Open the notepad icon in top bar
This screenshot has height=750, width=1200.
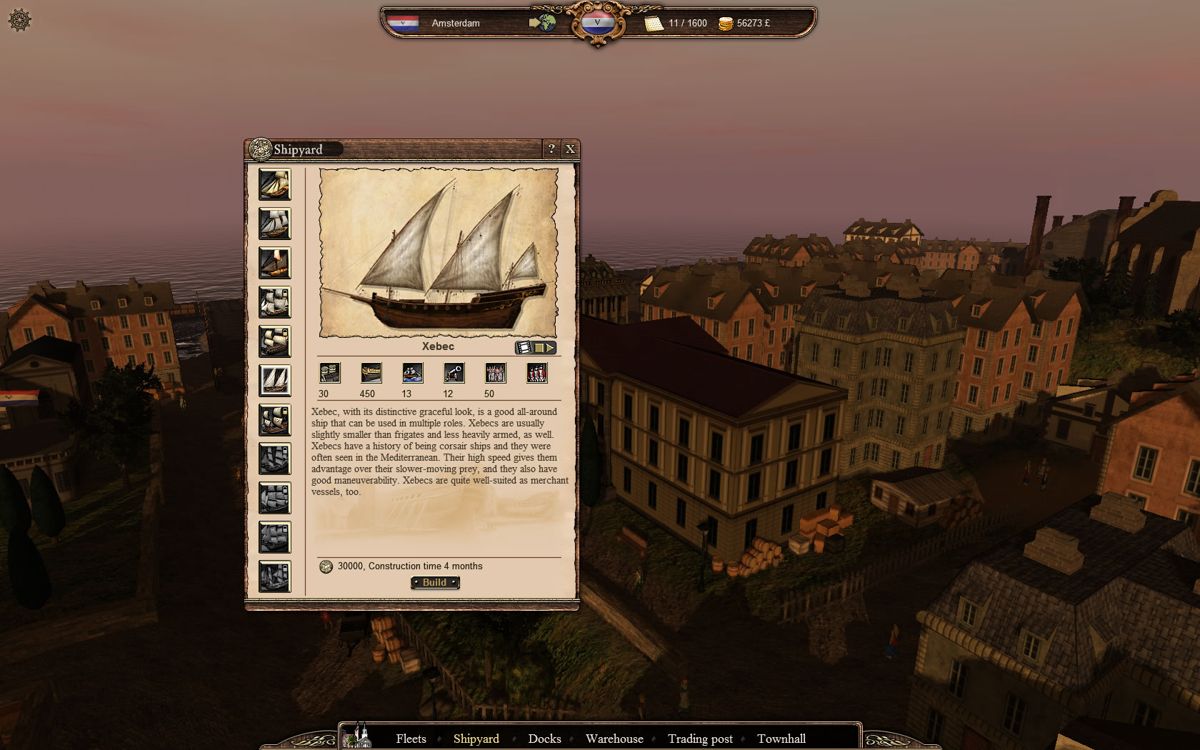point(654,22)
